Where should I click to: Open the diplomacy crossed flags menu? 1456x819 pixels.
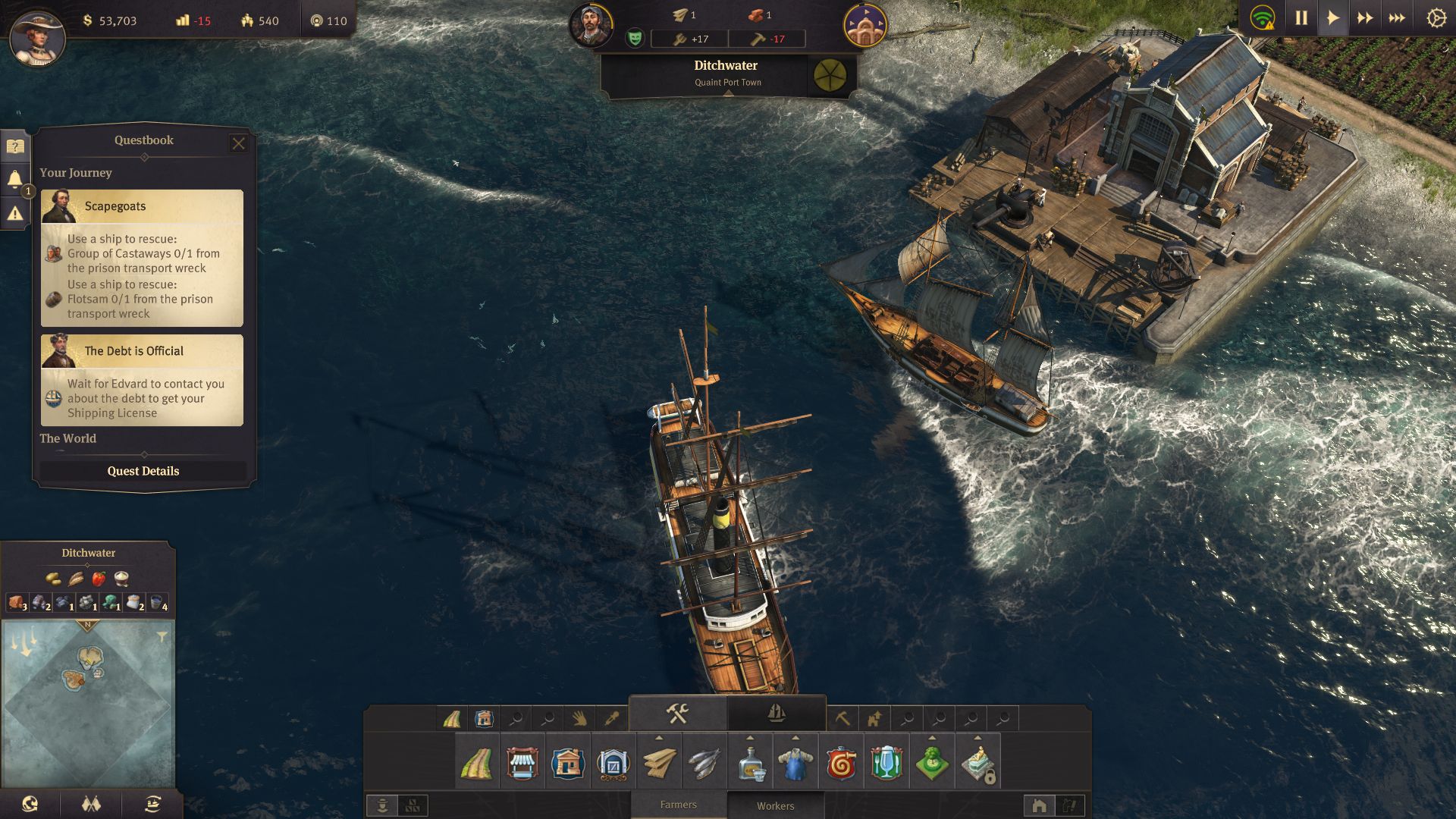pyautogui.click(x=91, y=804)
